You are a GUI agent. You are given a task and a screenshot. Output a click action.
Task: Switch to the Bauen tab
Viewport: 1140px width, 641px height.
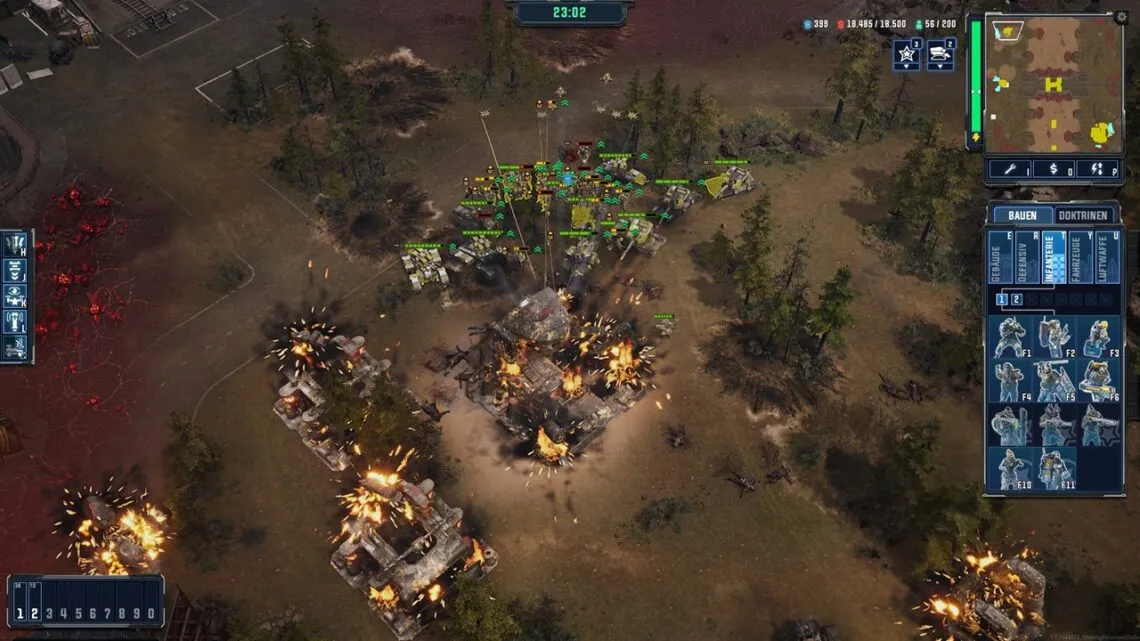click(1022, 215)
